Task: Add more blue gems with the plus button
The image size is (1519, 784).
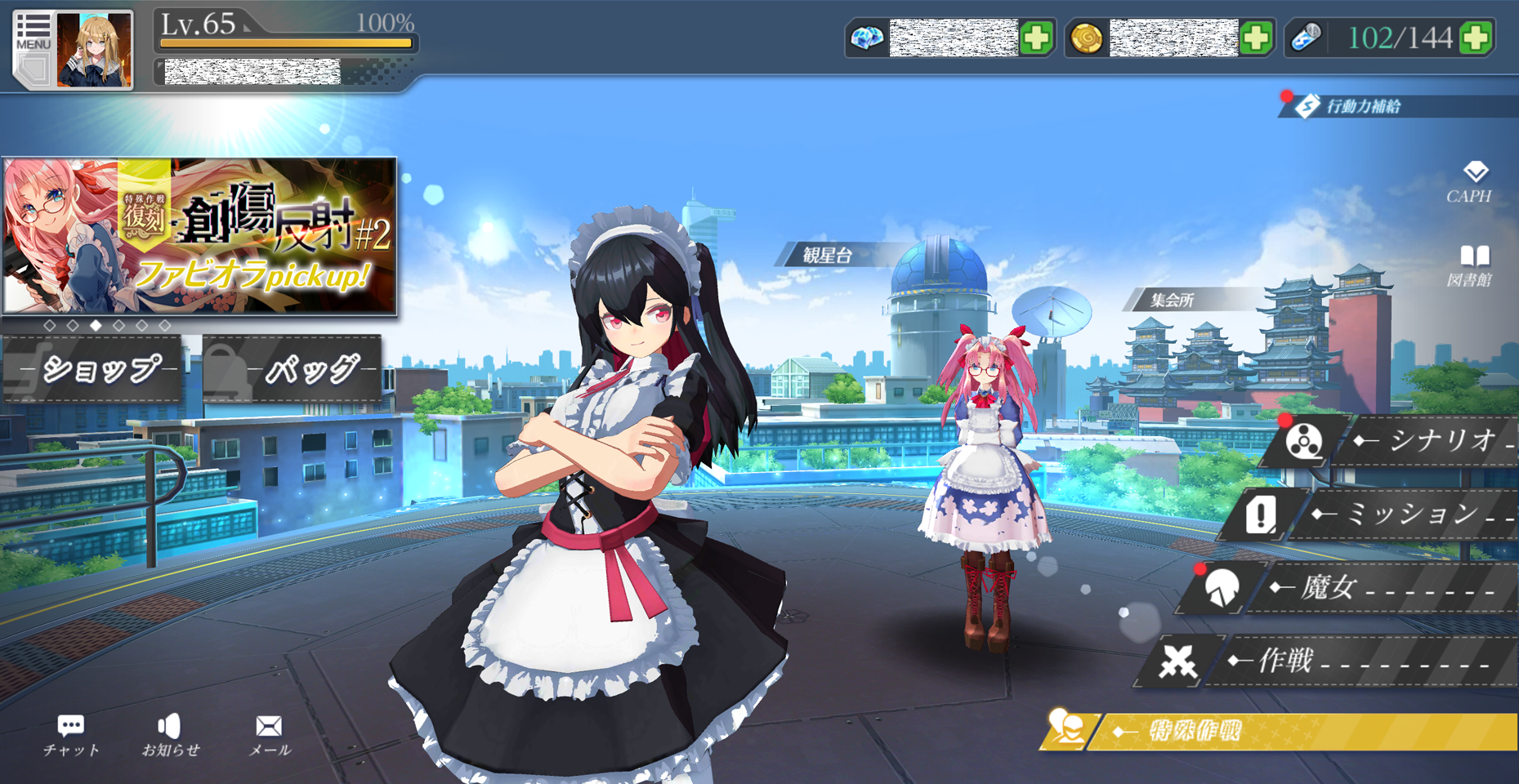Action: pos(1036,38)
